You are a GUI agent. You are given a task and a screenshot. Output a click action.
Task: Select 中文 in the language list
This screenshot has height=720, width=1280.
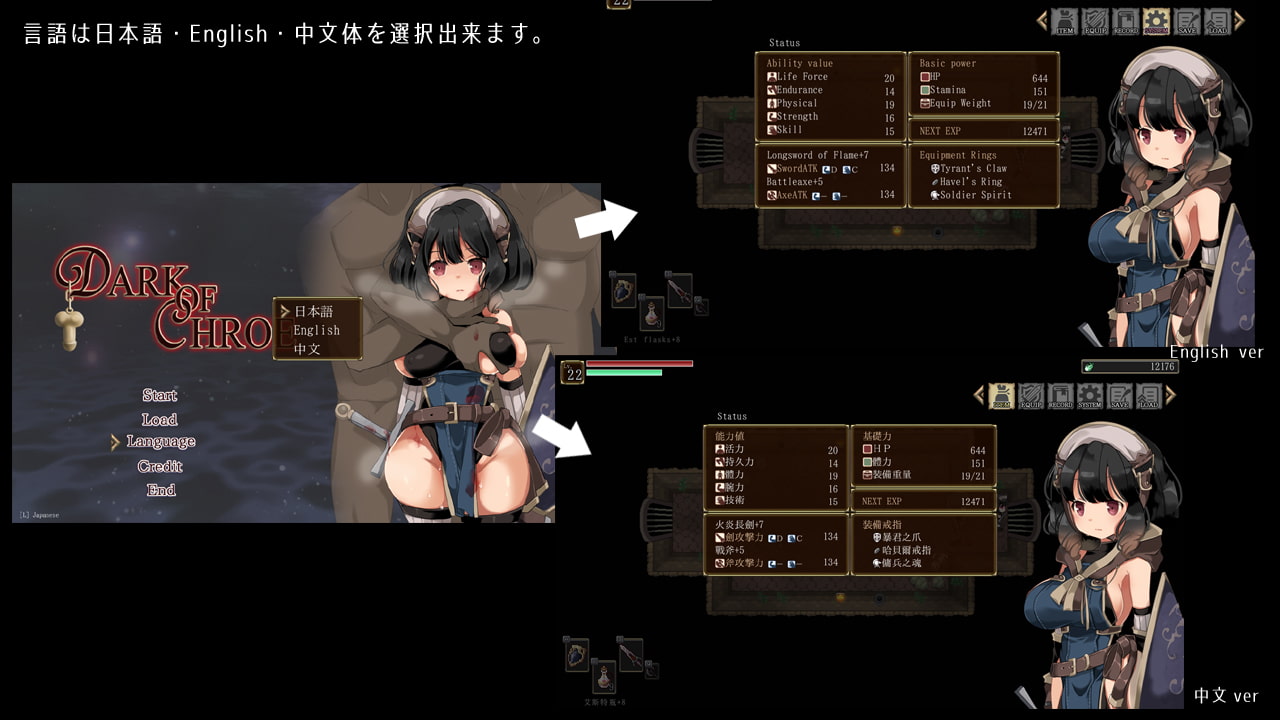coord(307,350)
